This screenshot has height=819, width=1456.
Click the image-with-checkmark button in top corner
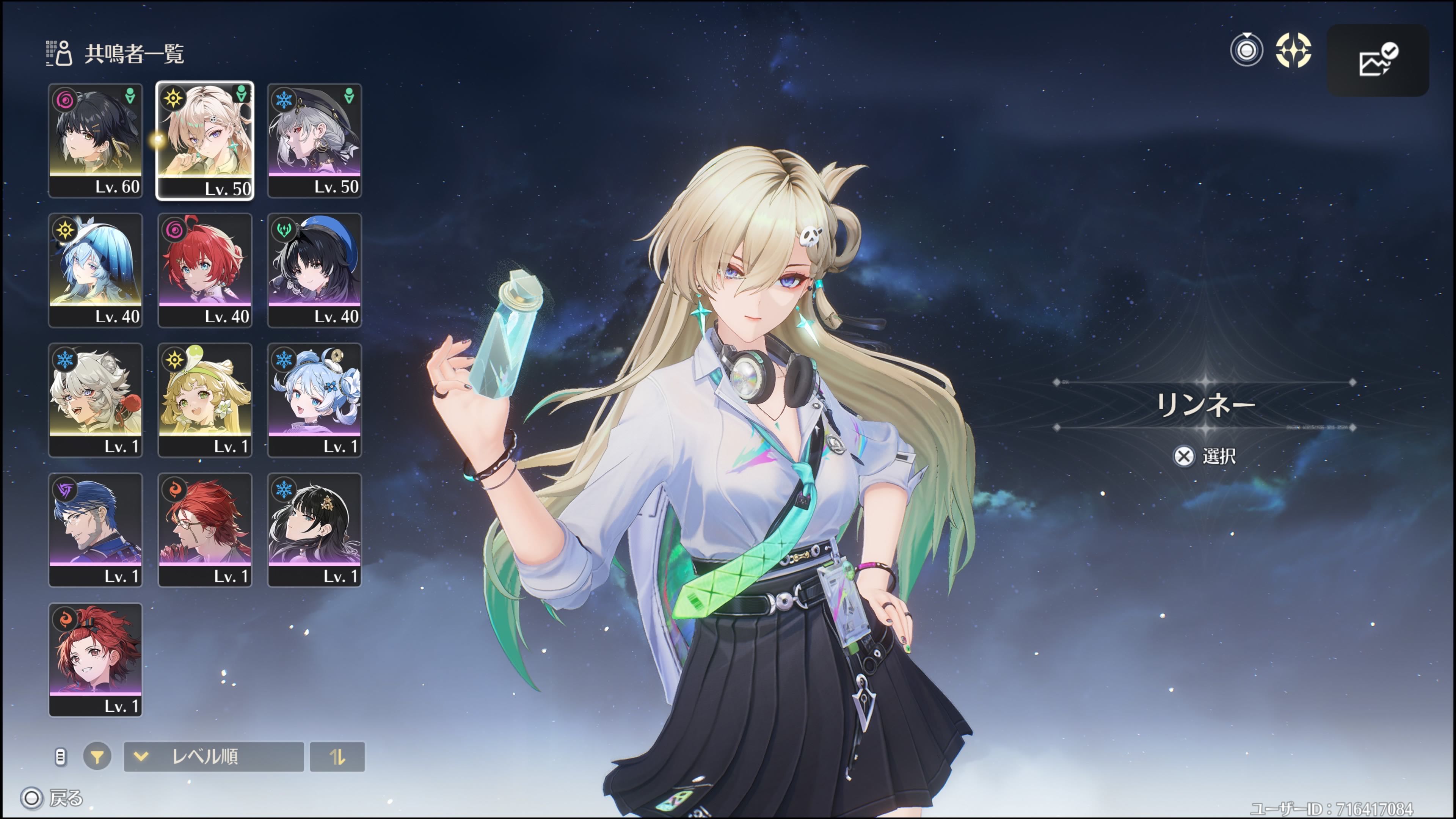pos(1377,60)
